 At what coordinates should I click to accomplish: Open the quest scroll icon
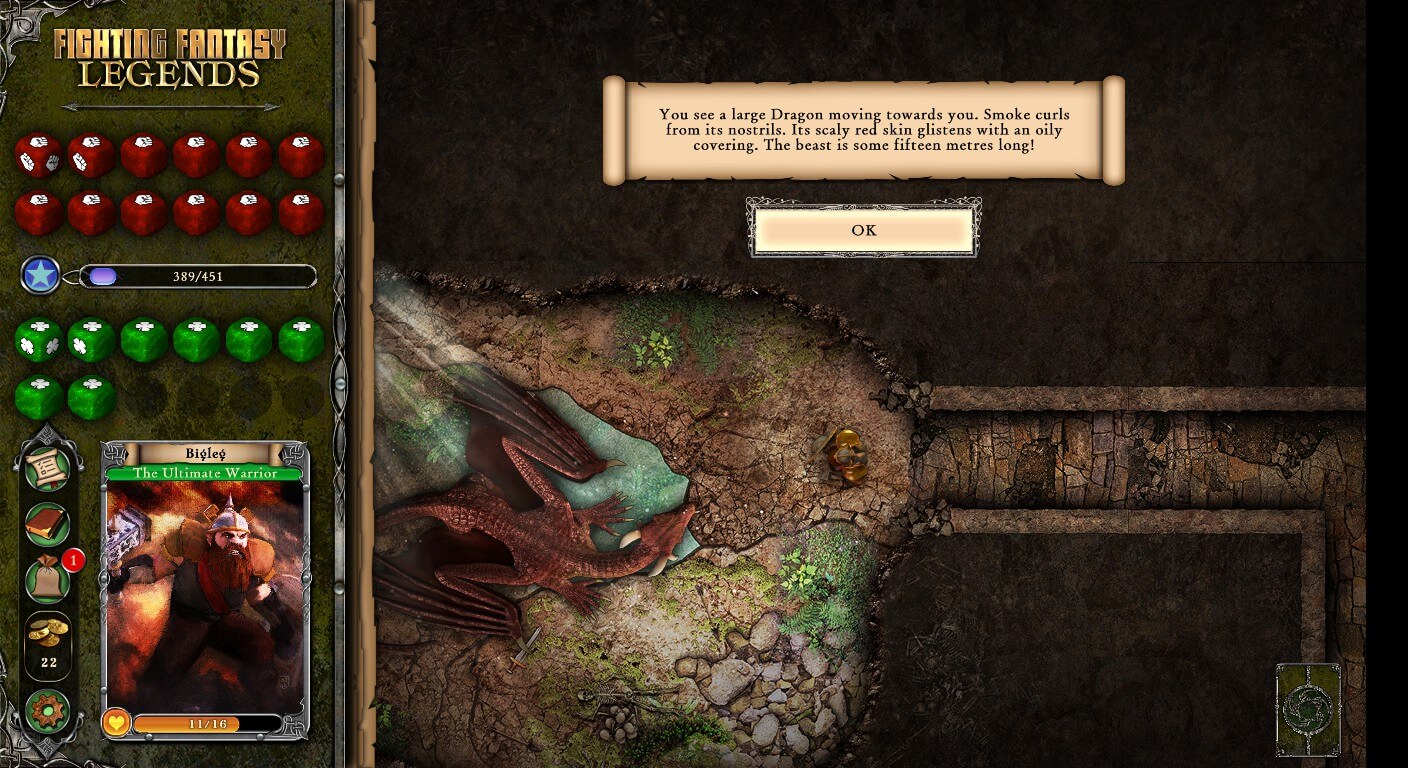pyautogui.click(x=48, y=469)
